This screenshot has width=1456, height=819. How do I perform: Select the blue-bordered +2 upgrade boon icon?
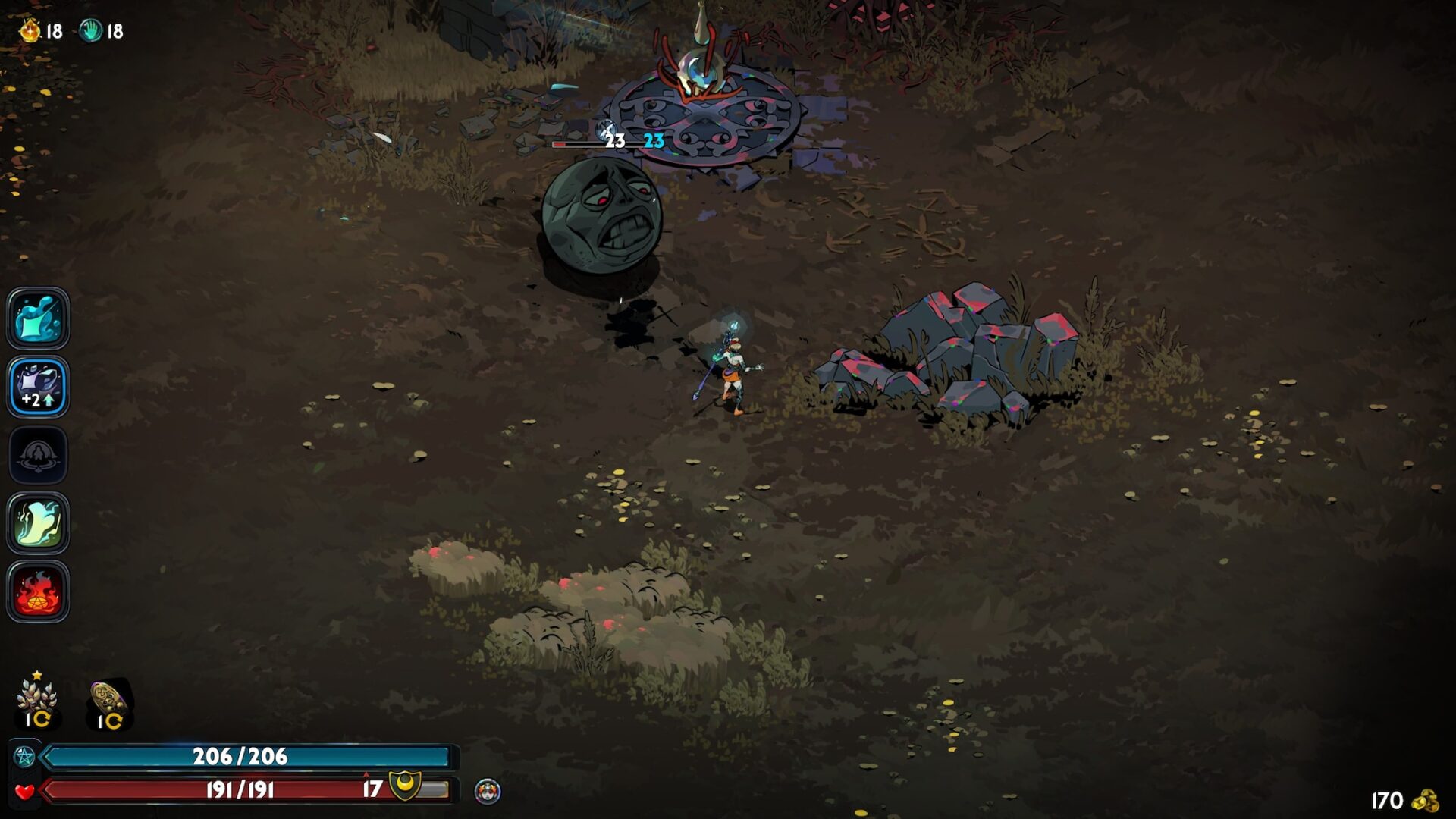[38, 386]
